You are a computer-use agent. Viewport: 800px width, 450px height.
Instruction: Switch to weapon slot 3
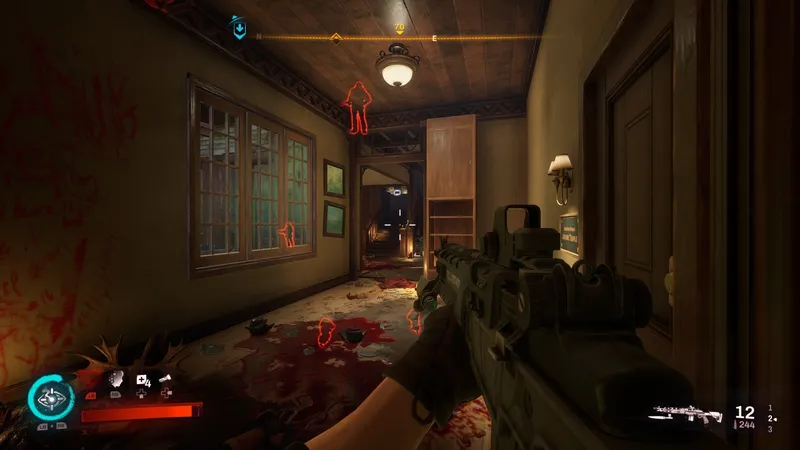pyautogui.click(x=769, y=429)
